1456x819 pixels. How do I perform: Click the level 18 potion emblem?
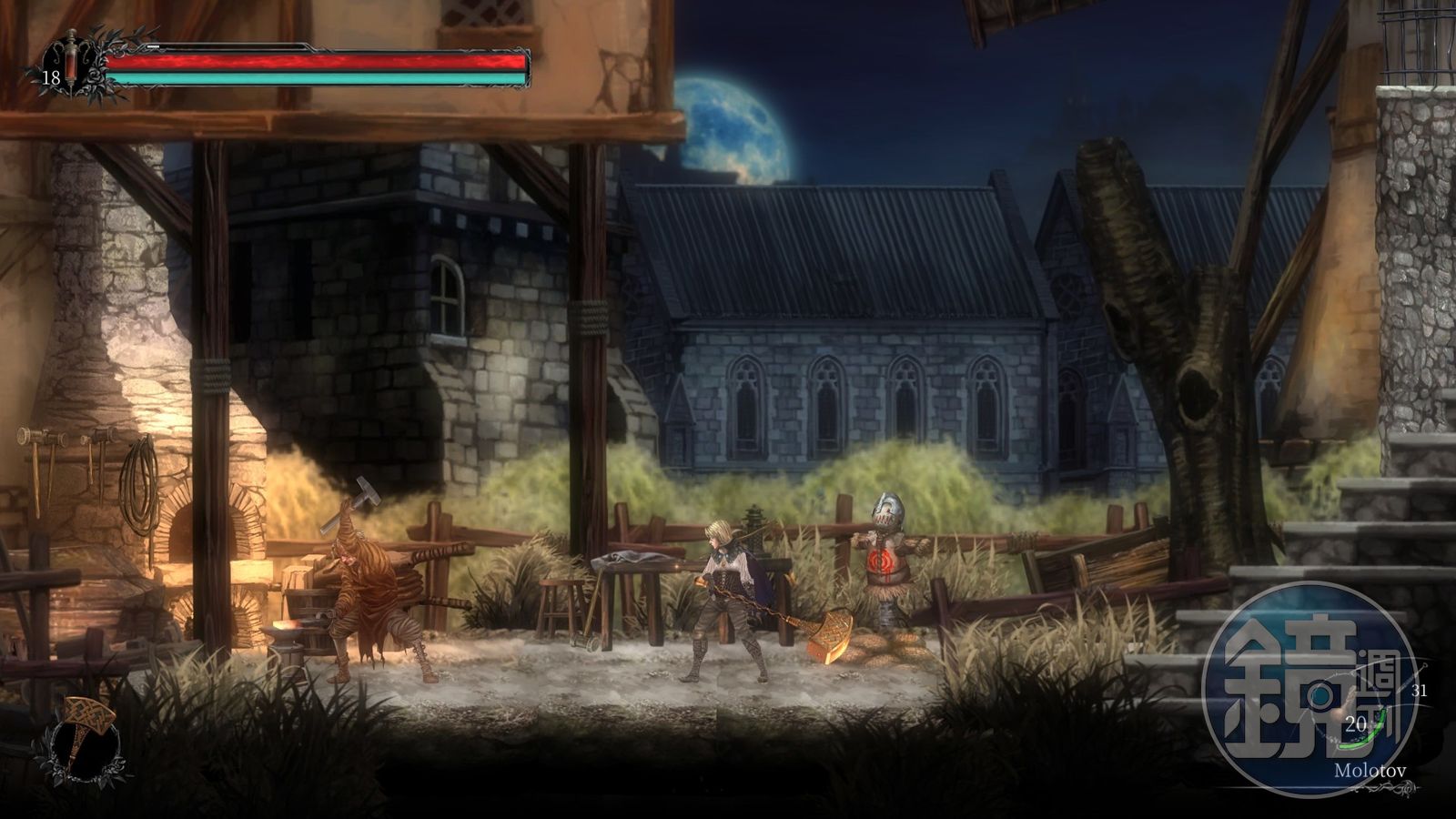tap(71, 67)
